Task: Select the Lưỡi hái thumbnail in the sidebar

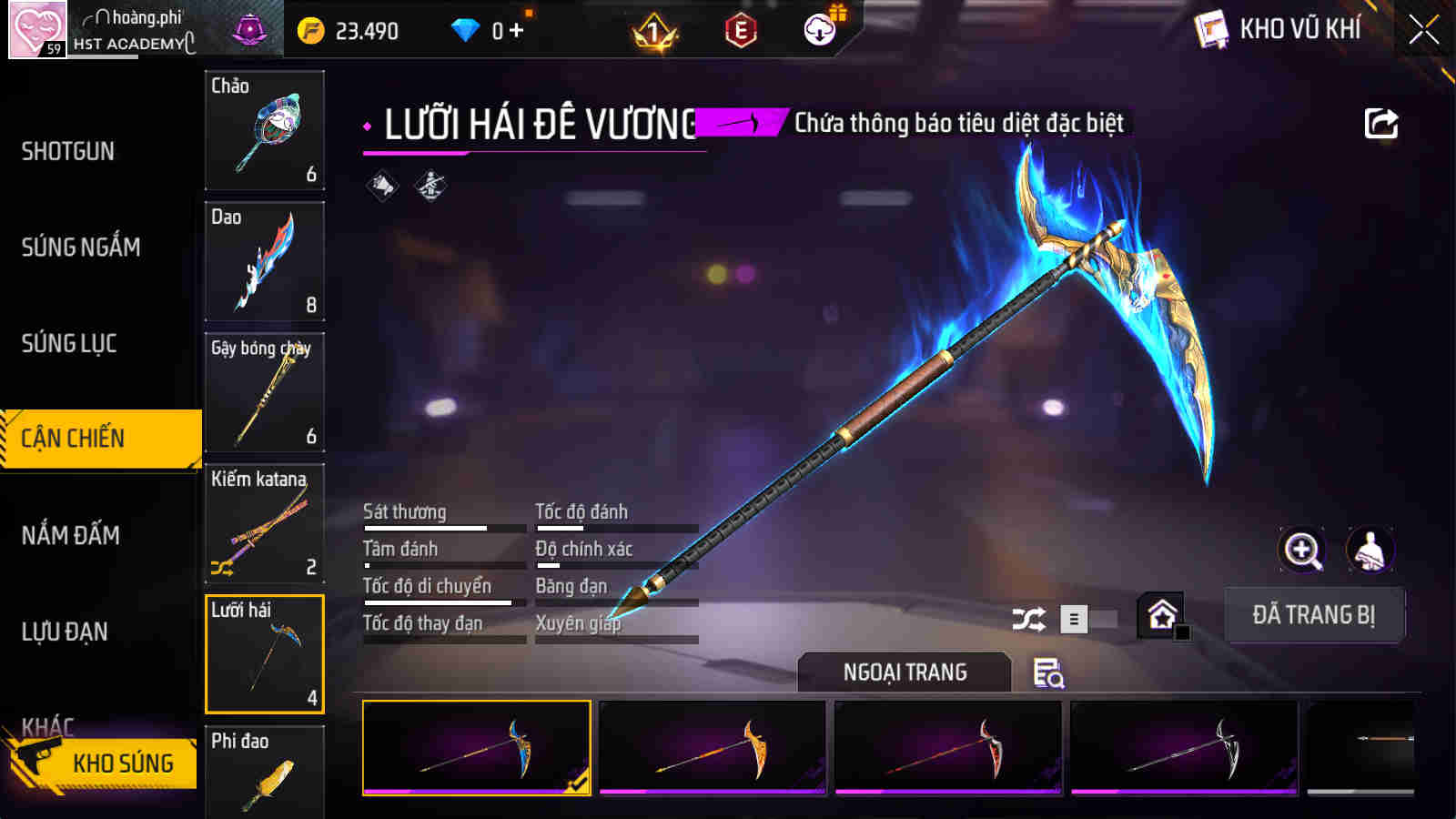Action: [265, 653]
